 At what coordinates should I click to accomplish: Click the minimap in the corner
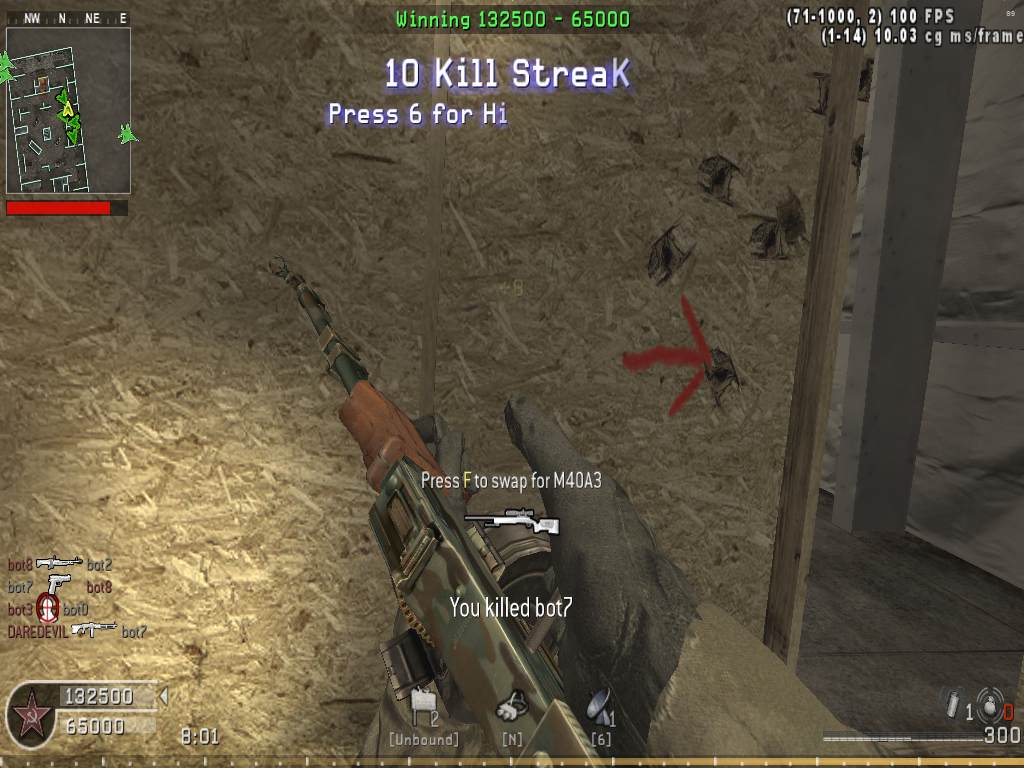pyautogui.click(x=68, y=110)
